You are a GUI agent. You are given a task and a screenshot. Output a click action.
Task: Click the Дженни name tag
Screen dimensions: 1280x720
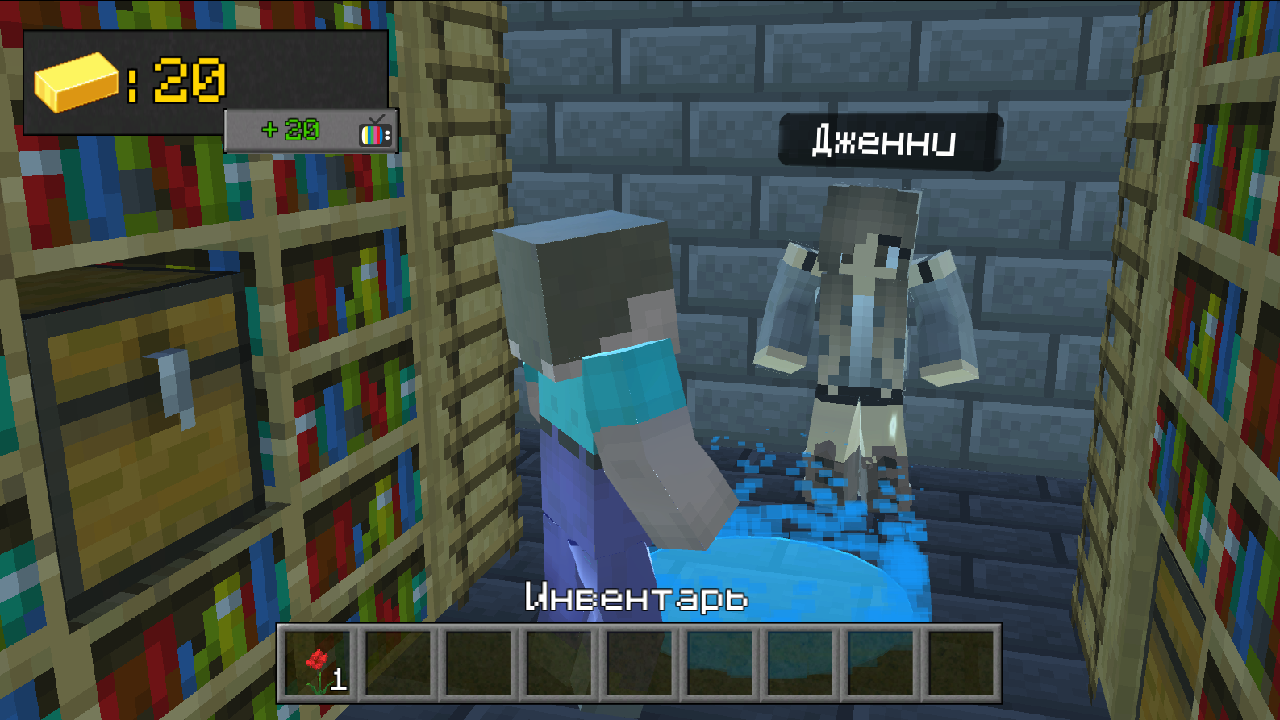[x=886, y=142]
